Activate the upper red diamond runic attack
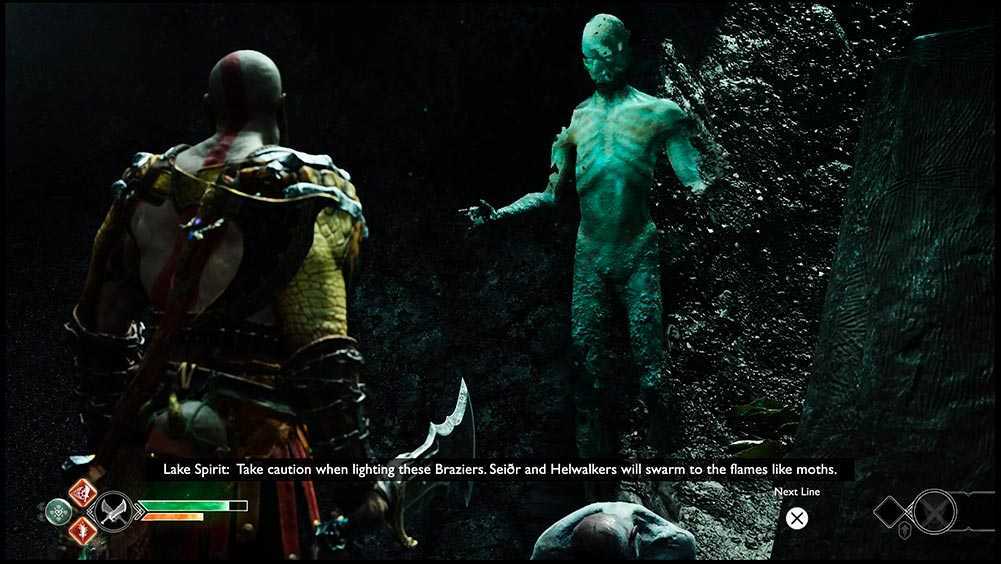Viewport: 1001px width, 564px height. (82, 493)
